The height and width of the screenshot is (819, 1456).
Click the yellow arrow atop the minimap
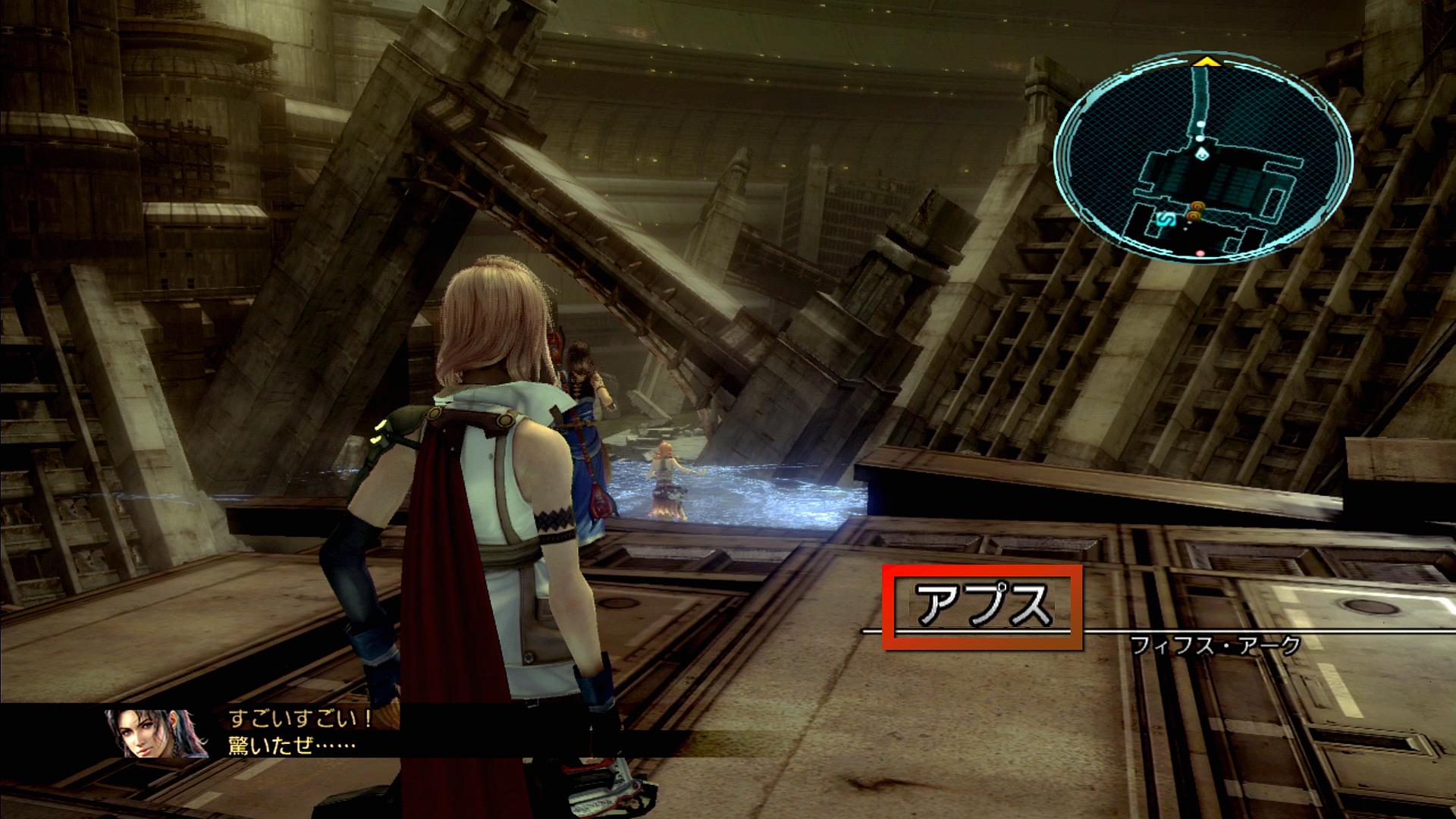pos(1202,61)
